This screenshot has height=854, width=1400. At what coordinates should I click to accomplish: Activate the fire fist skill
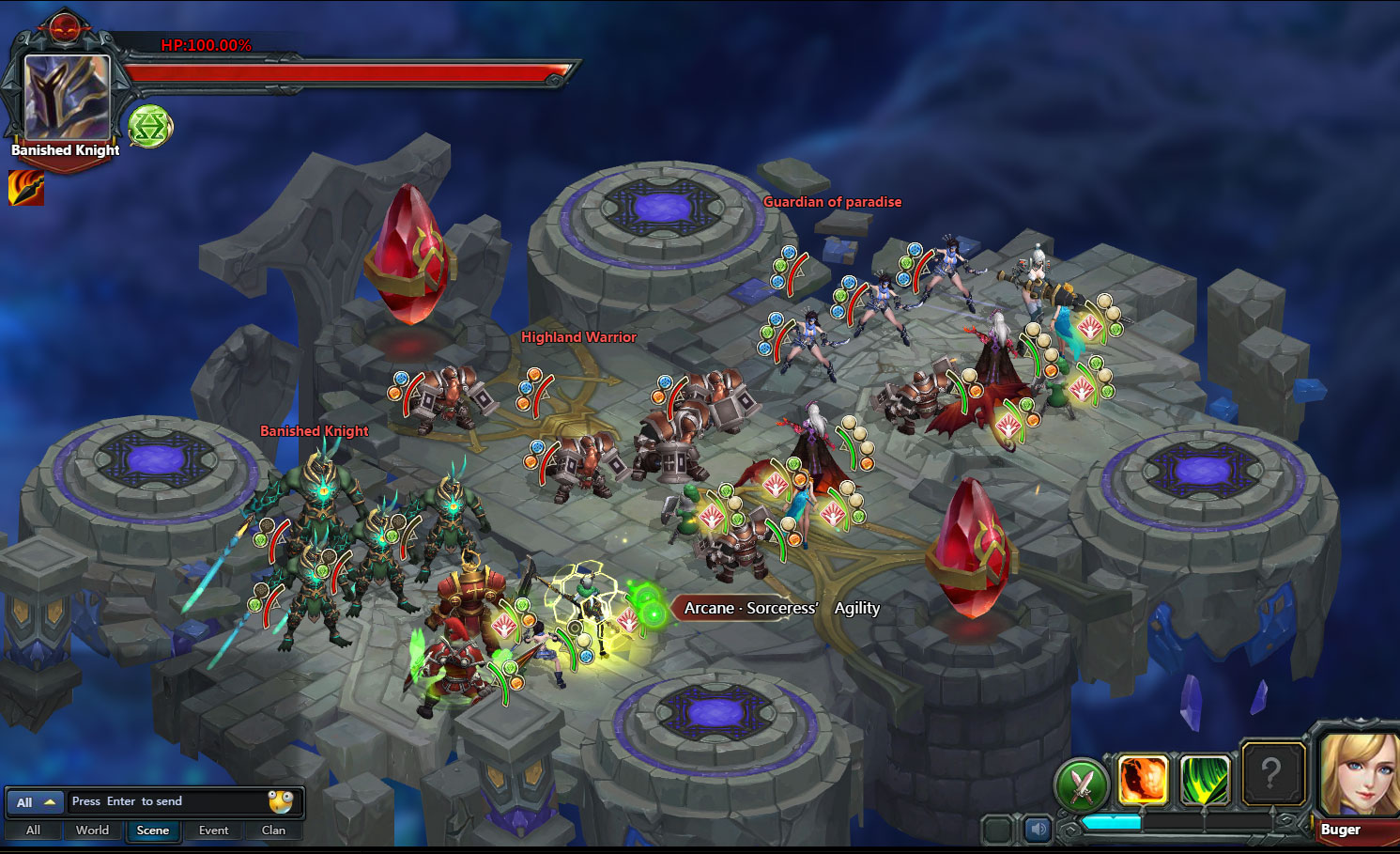1143,780
